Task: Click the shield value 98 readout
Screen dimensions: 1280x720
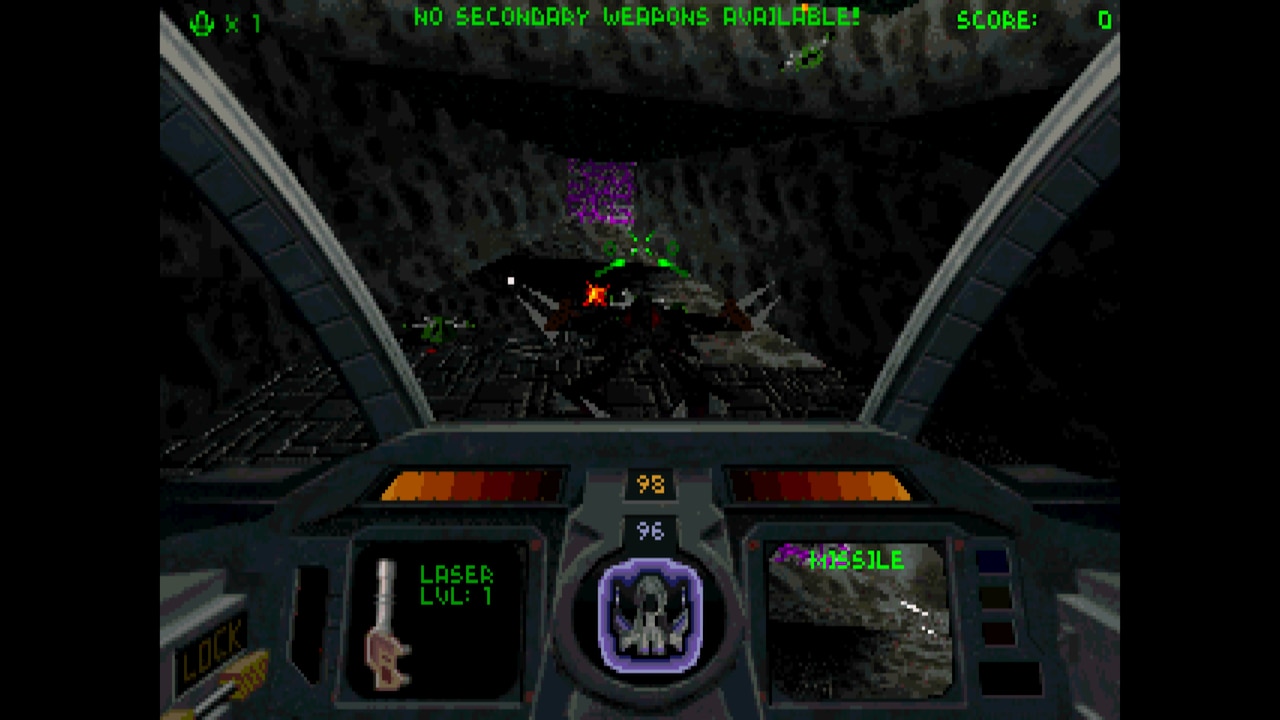Action: 650,483
